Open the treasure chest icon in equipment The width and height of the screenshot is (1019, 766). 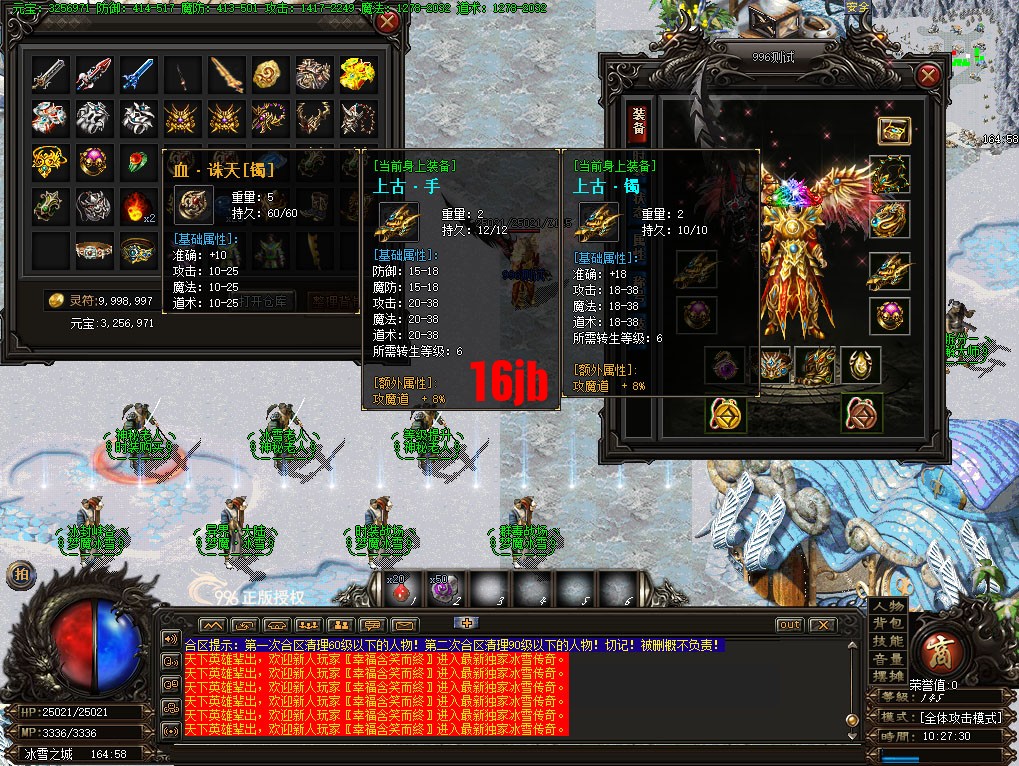[x=892, y=131]
